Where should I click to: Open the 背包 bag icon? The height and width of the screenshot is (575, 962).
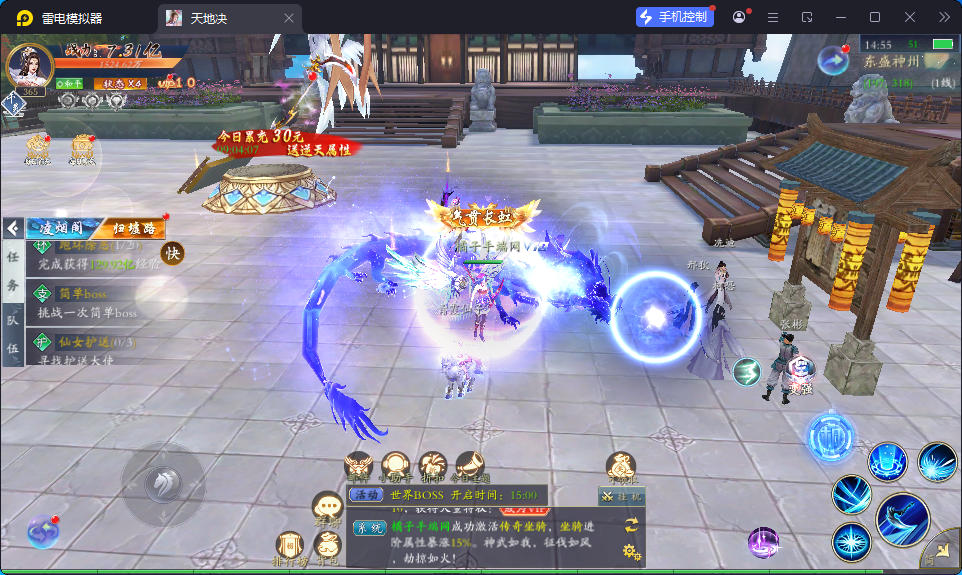point(327,545)
